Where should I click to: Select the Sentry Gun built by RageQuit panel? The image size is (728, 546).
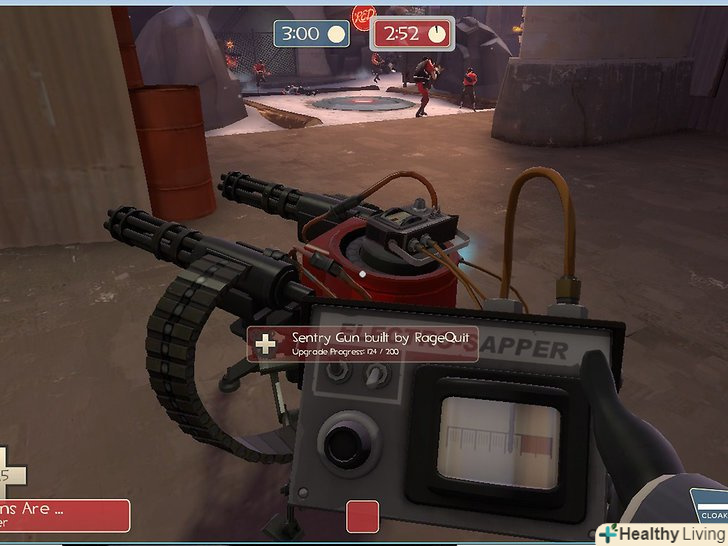[x=361, y=344]
